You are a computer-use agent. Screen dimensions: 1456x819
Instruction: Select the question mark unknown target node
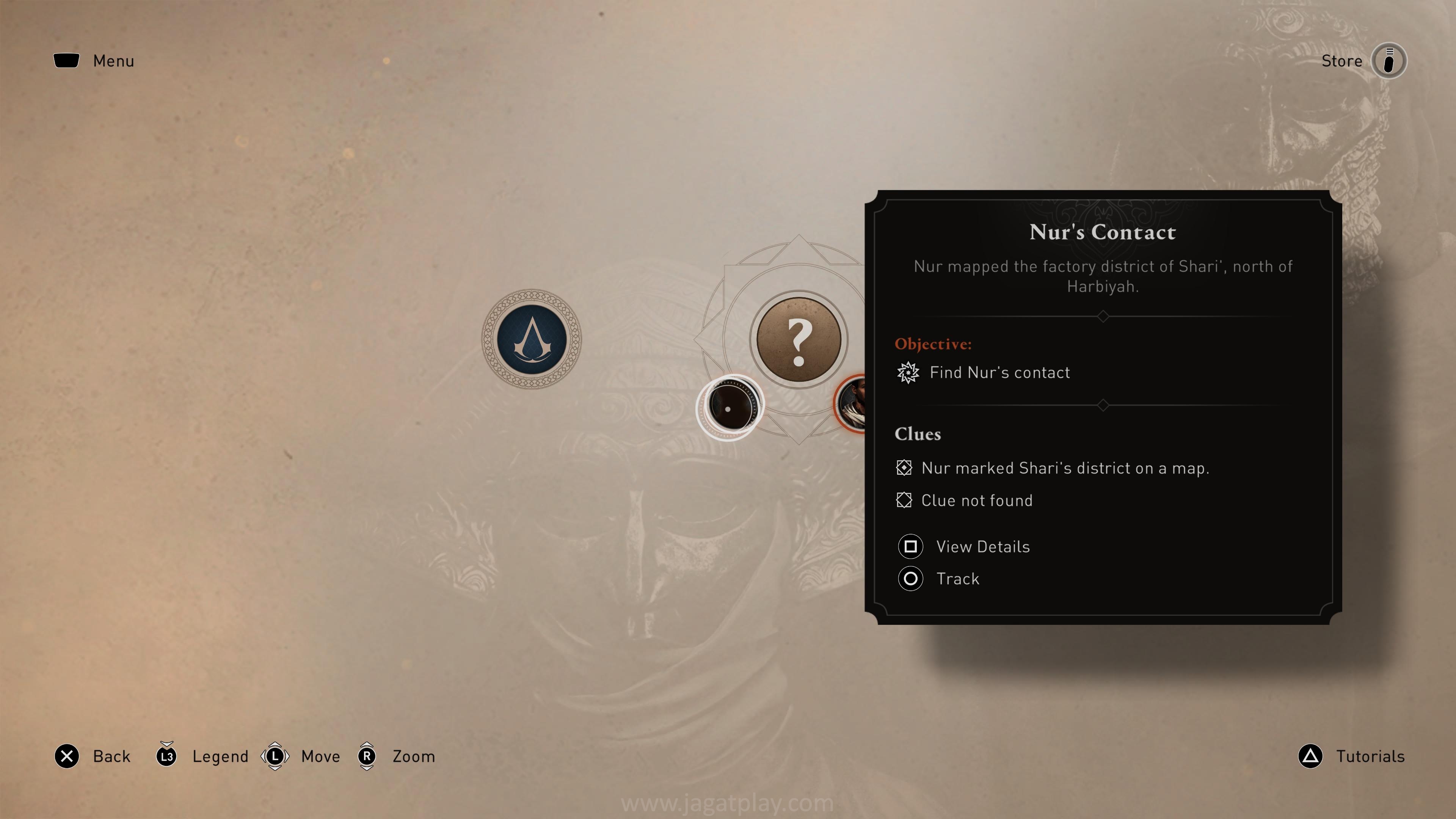(x=798, y=340)
